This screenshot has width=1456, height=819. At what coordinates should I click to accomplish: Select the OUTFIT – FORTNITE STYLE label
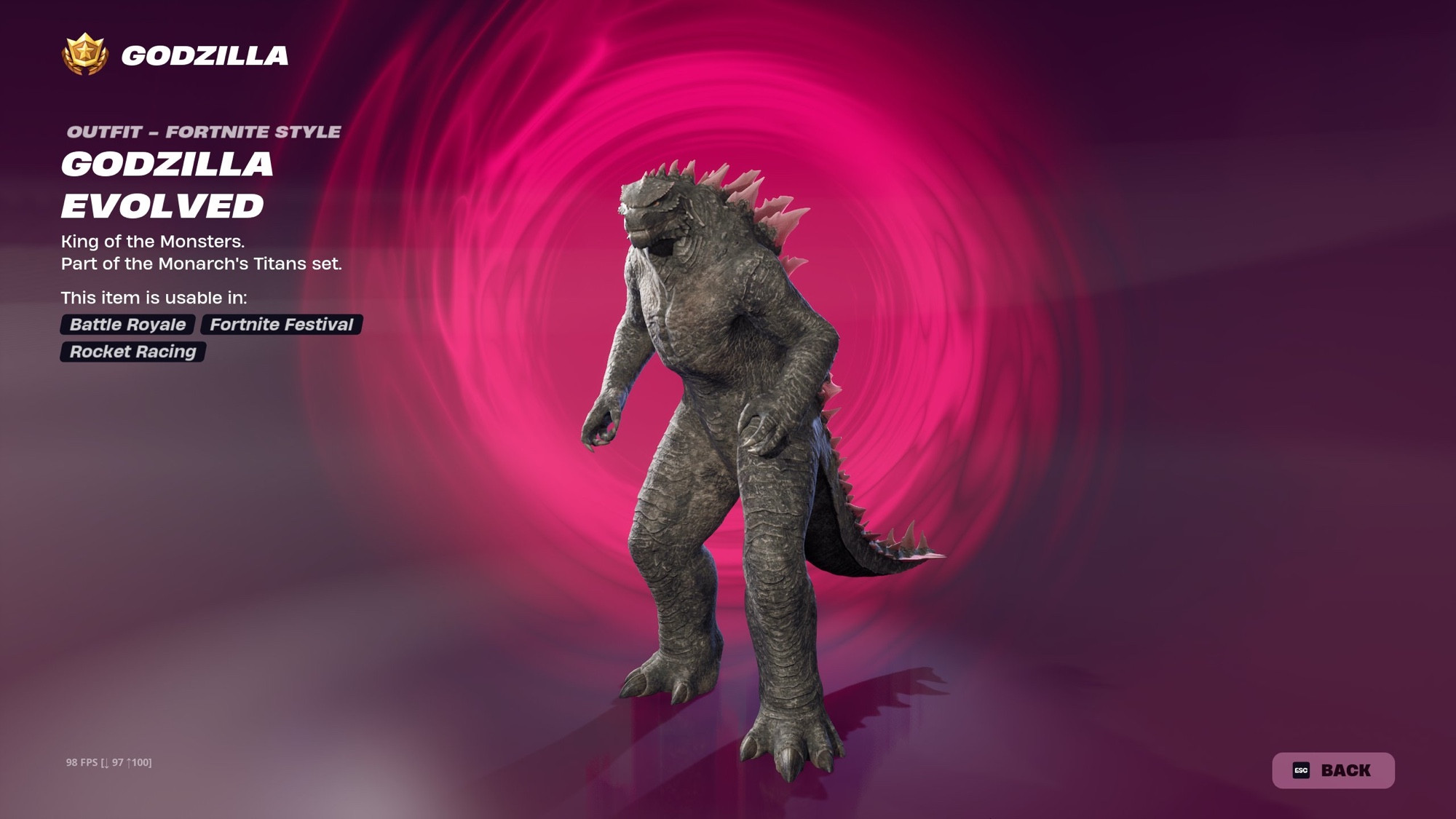tap(204, 132)
